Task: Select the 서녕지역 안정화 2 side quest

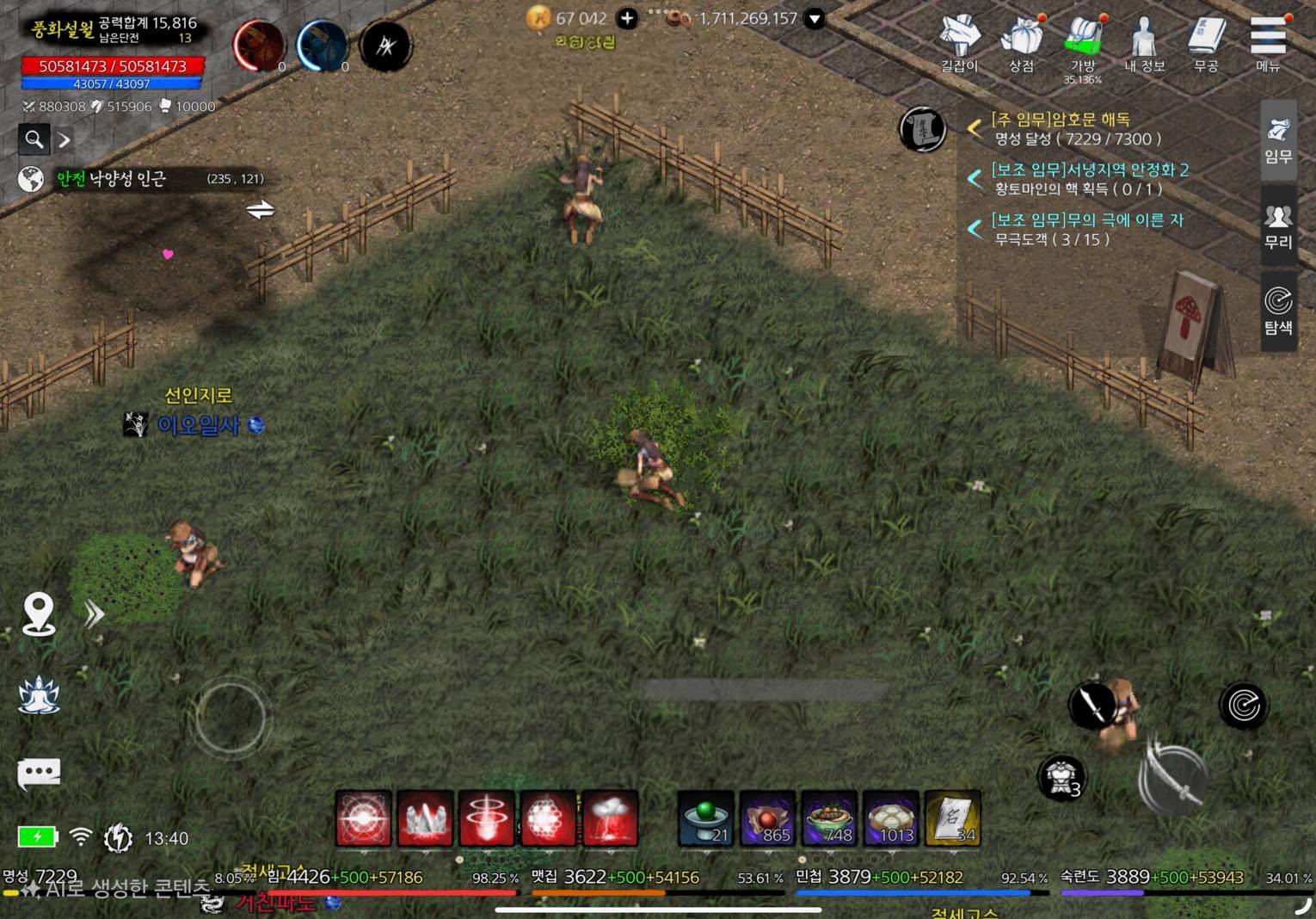Action: [x=1089, y=170]
